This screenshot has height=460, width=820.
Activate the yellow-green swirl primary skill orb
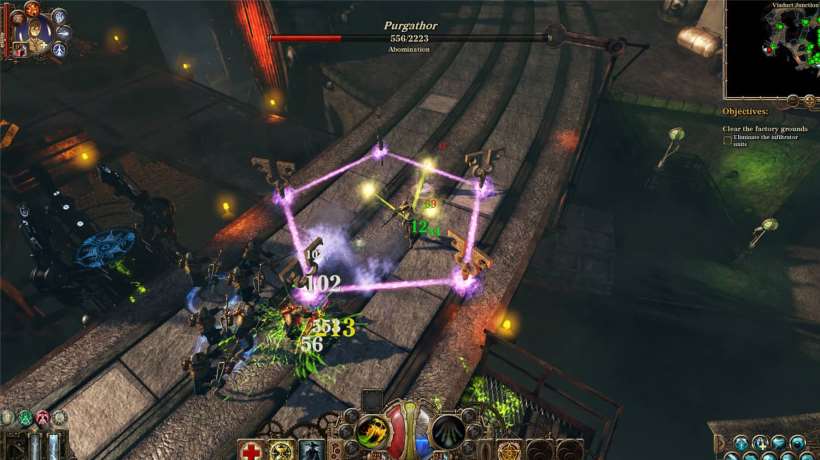373,432
